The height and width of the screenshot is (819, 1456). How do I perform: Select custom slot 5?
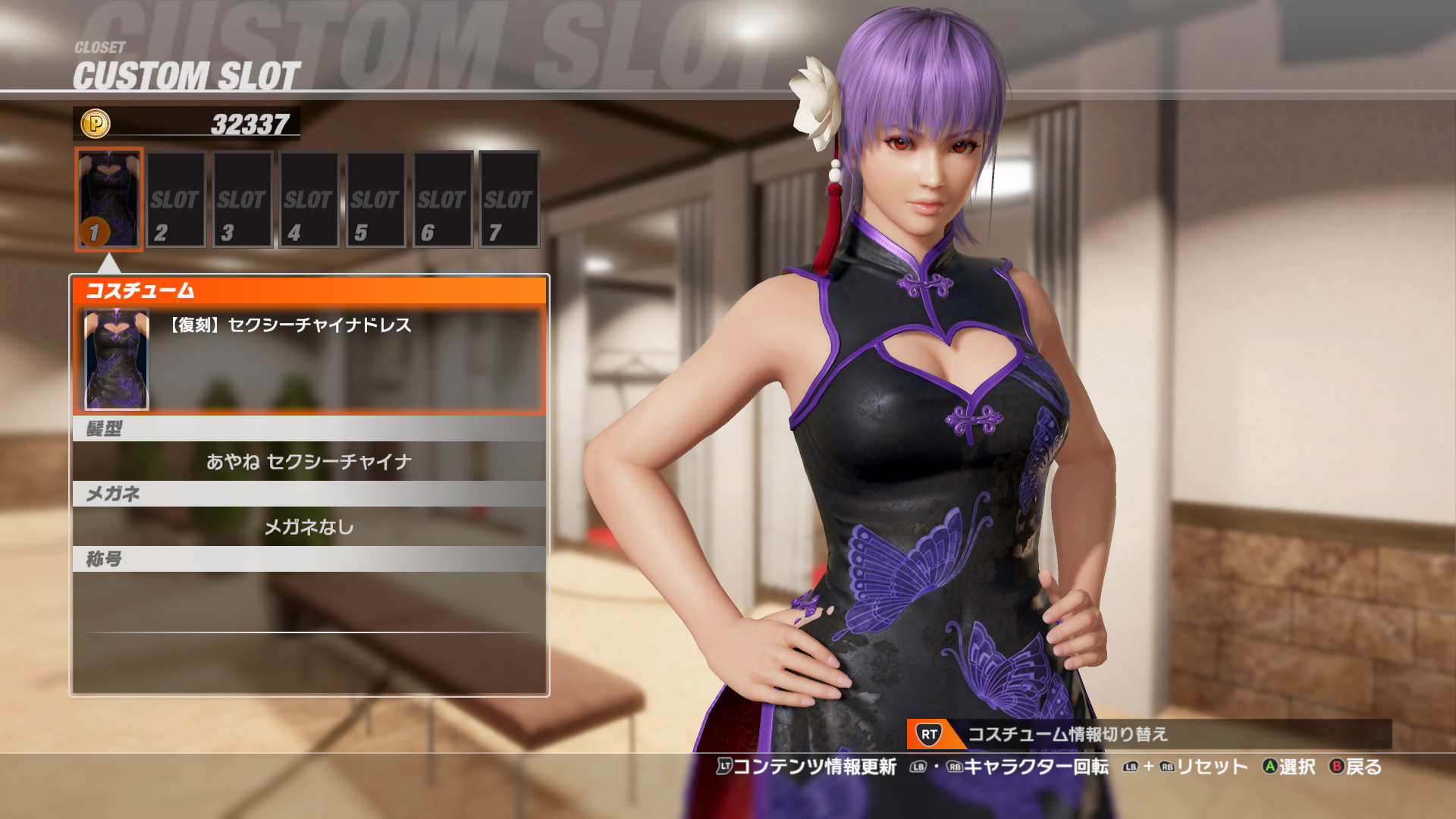point(376,199)
